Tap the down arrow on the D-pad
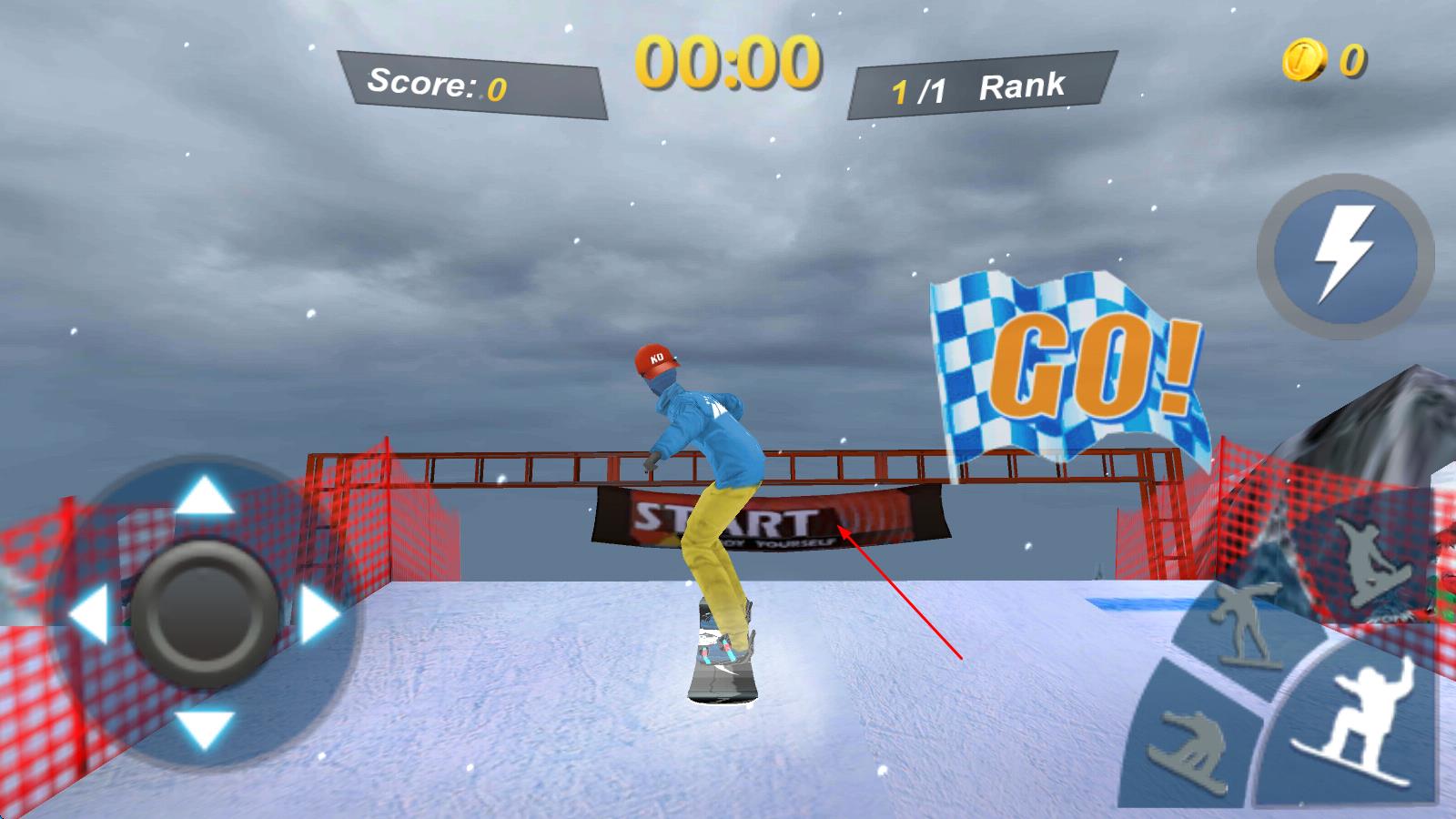This screenshot has width=1456, height=819. point(204,728)
